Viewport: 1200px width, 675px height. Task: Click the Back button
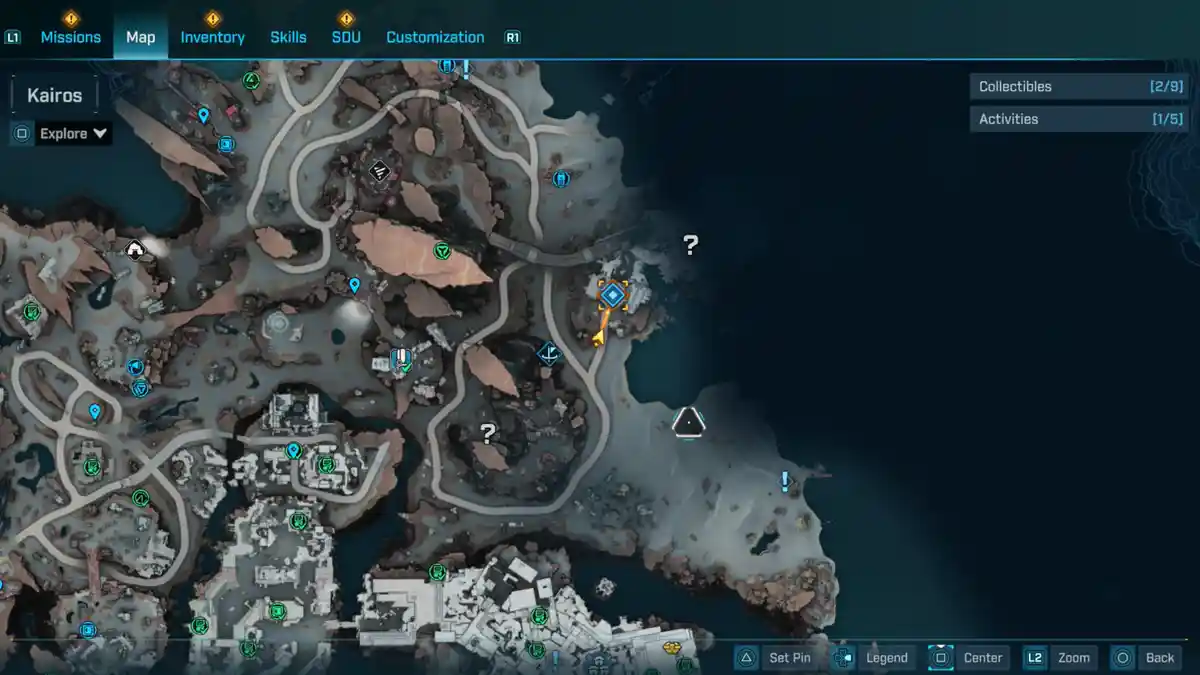click(1146, 657)
